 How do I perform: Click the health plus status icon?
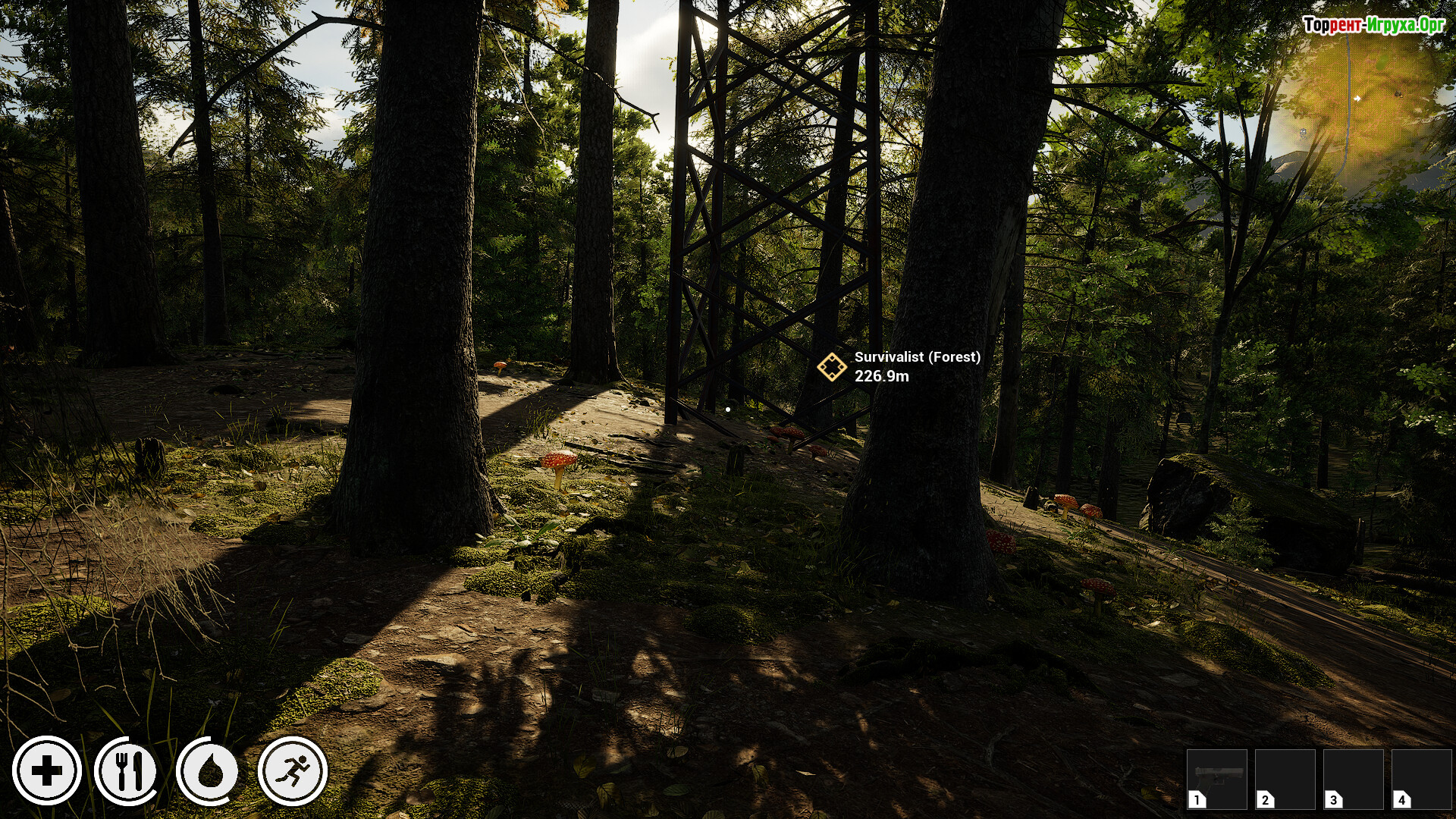coord(47,771)
